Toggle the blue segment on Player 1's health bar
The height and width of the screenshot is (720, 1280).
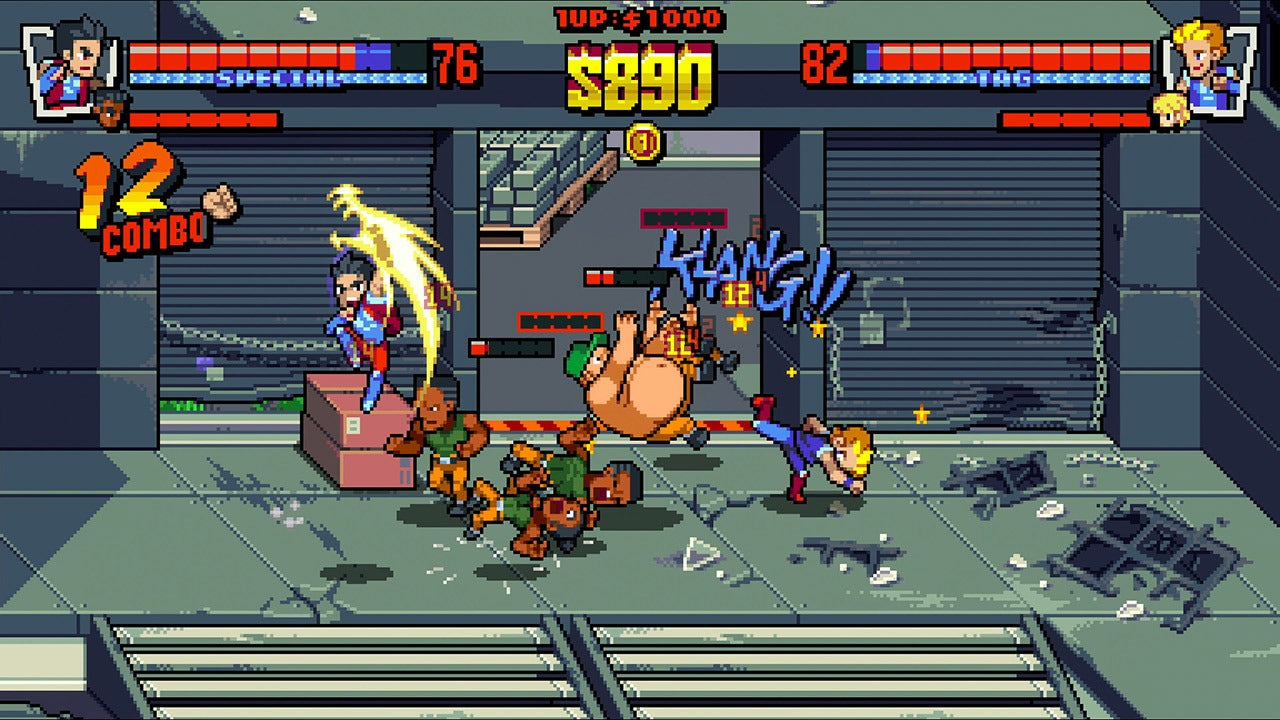point(372,54)
